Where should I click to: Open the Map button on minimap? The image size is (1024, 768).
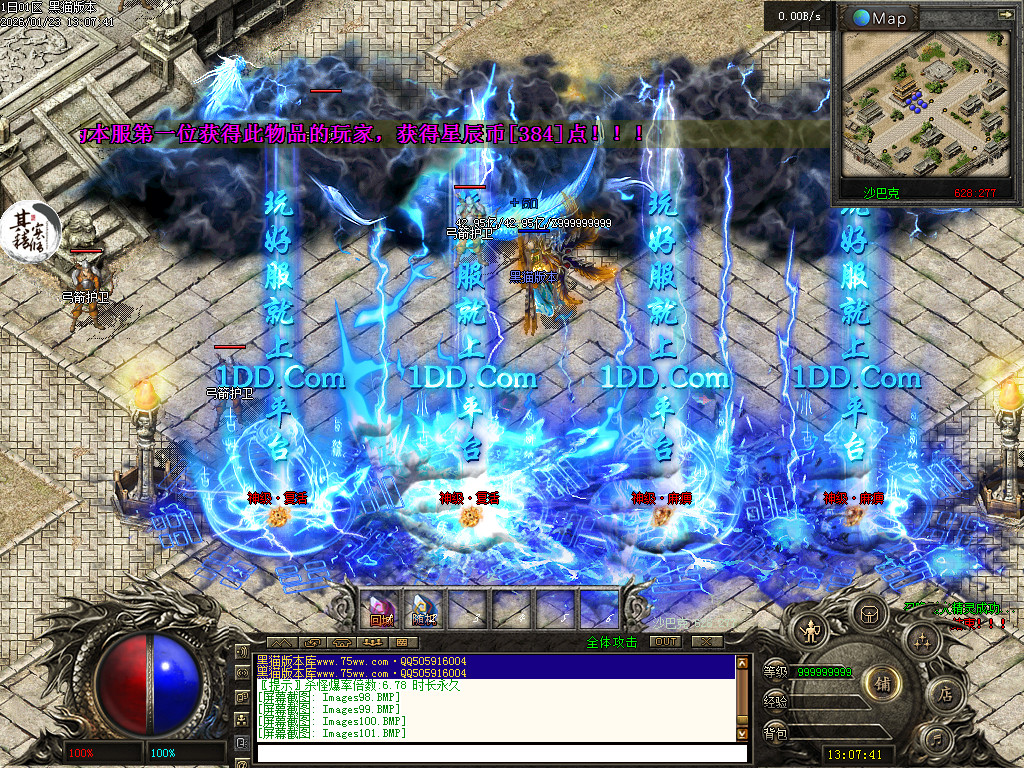[879, 18]
